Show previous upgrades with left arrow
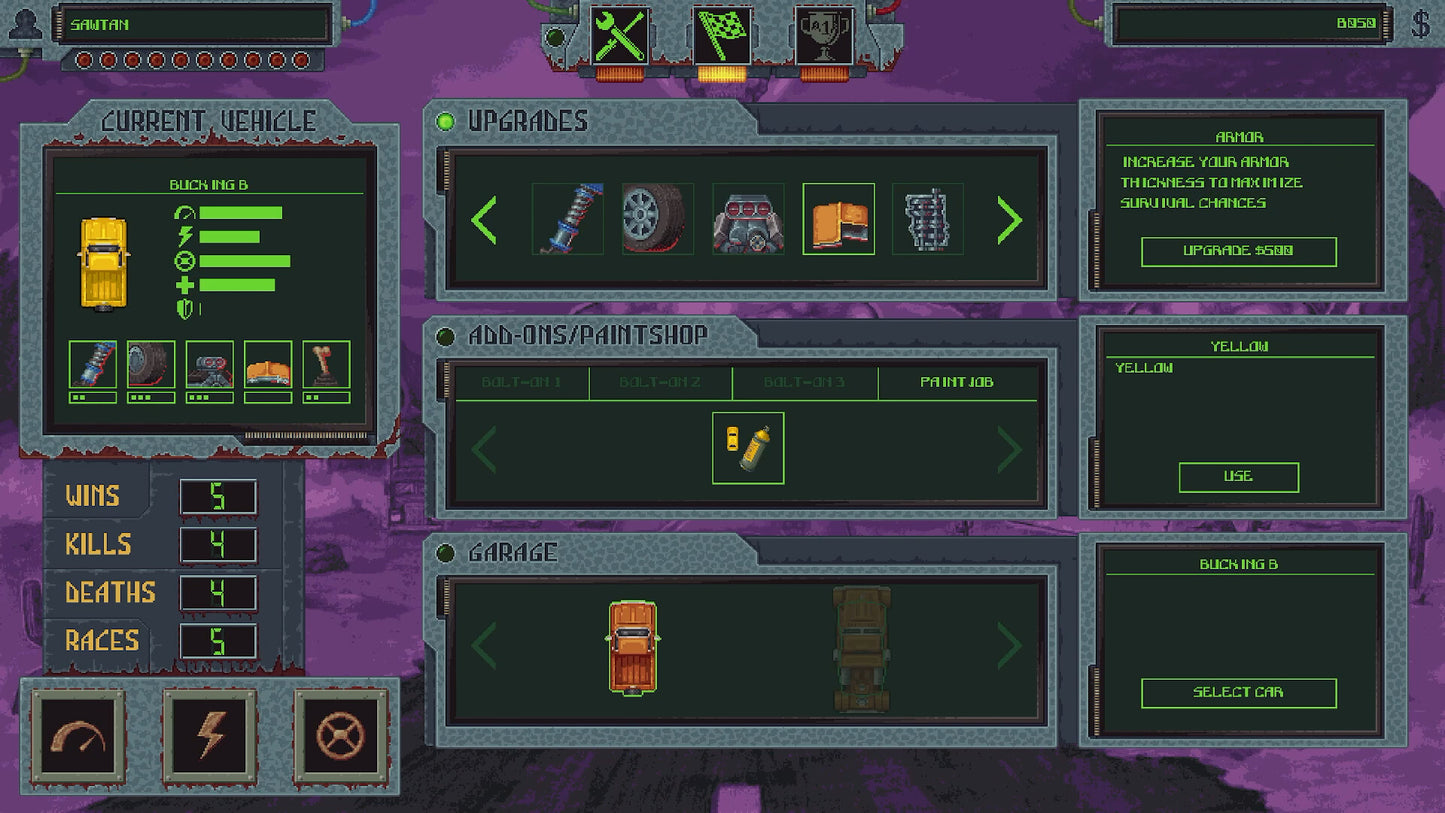 click(484, 220)
